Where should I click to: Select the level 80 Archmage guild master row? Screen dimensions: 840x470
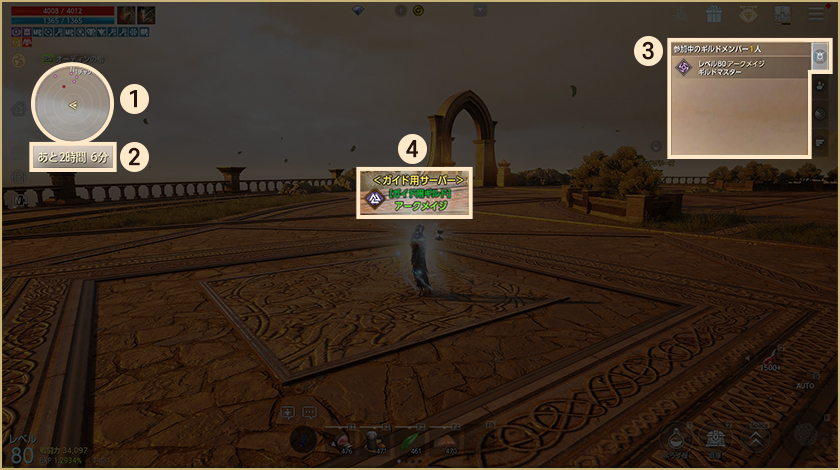point(740,68)
